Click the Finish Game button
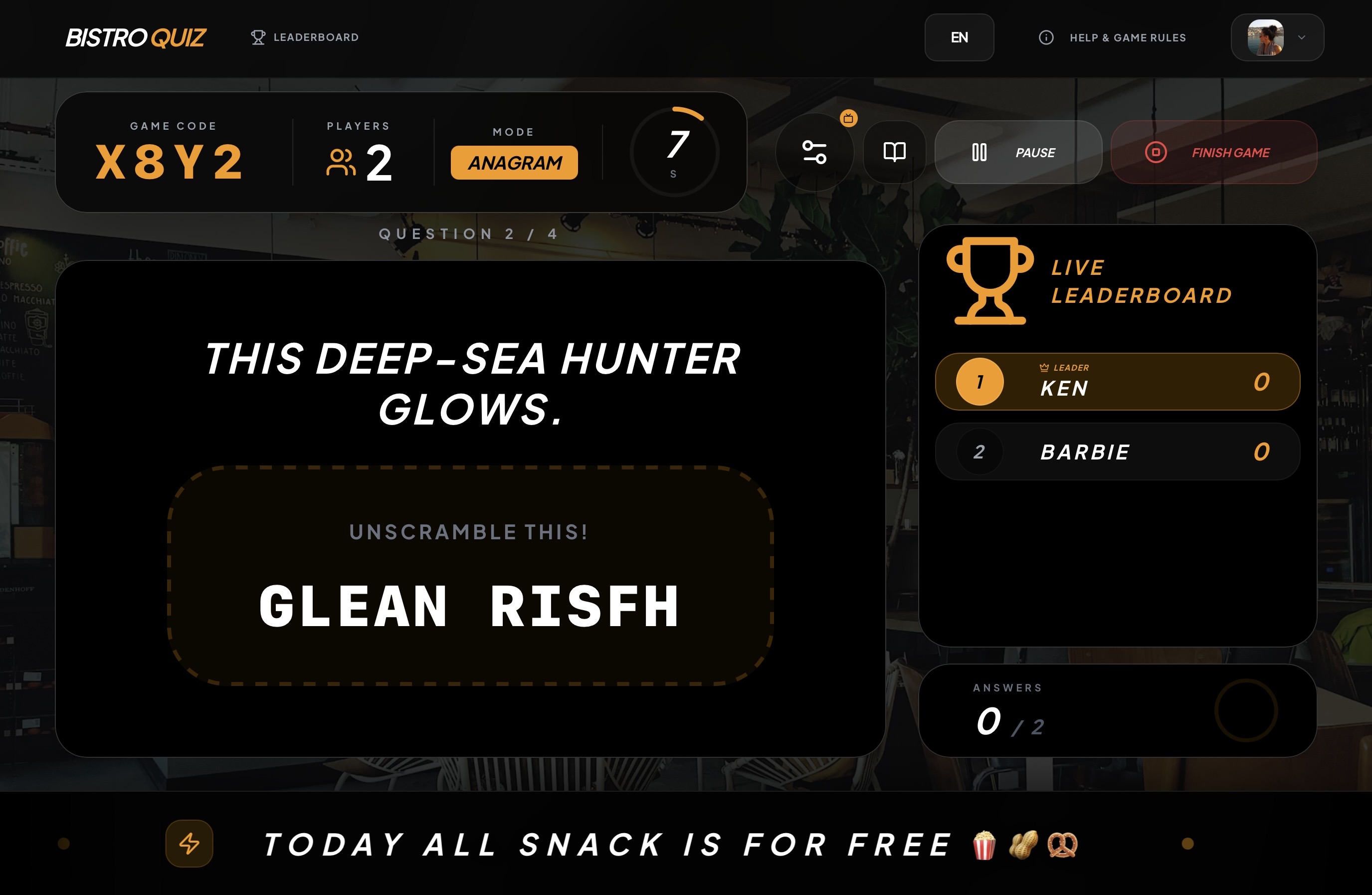The image size is (1372, 895). coord(1213,152)
